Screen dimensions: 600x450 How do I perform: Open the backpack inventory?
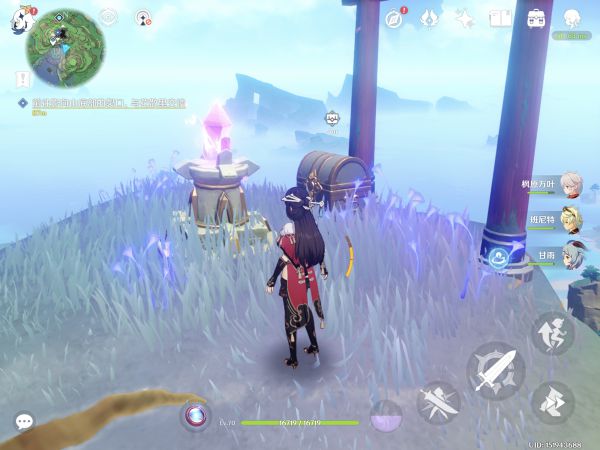[x=536, y=19]
